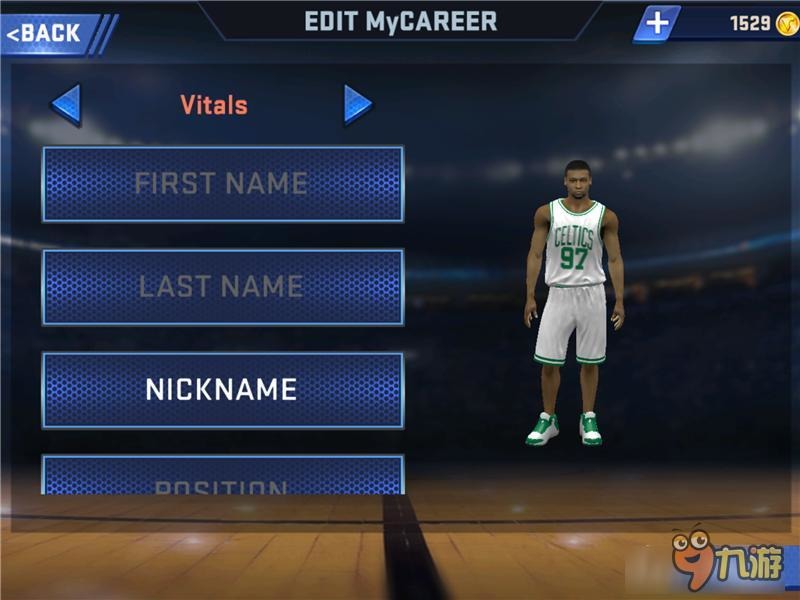Edit the FIRST NAME field
800x600 pixels.
tap(222, 184)
